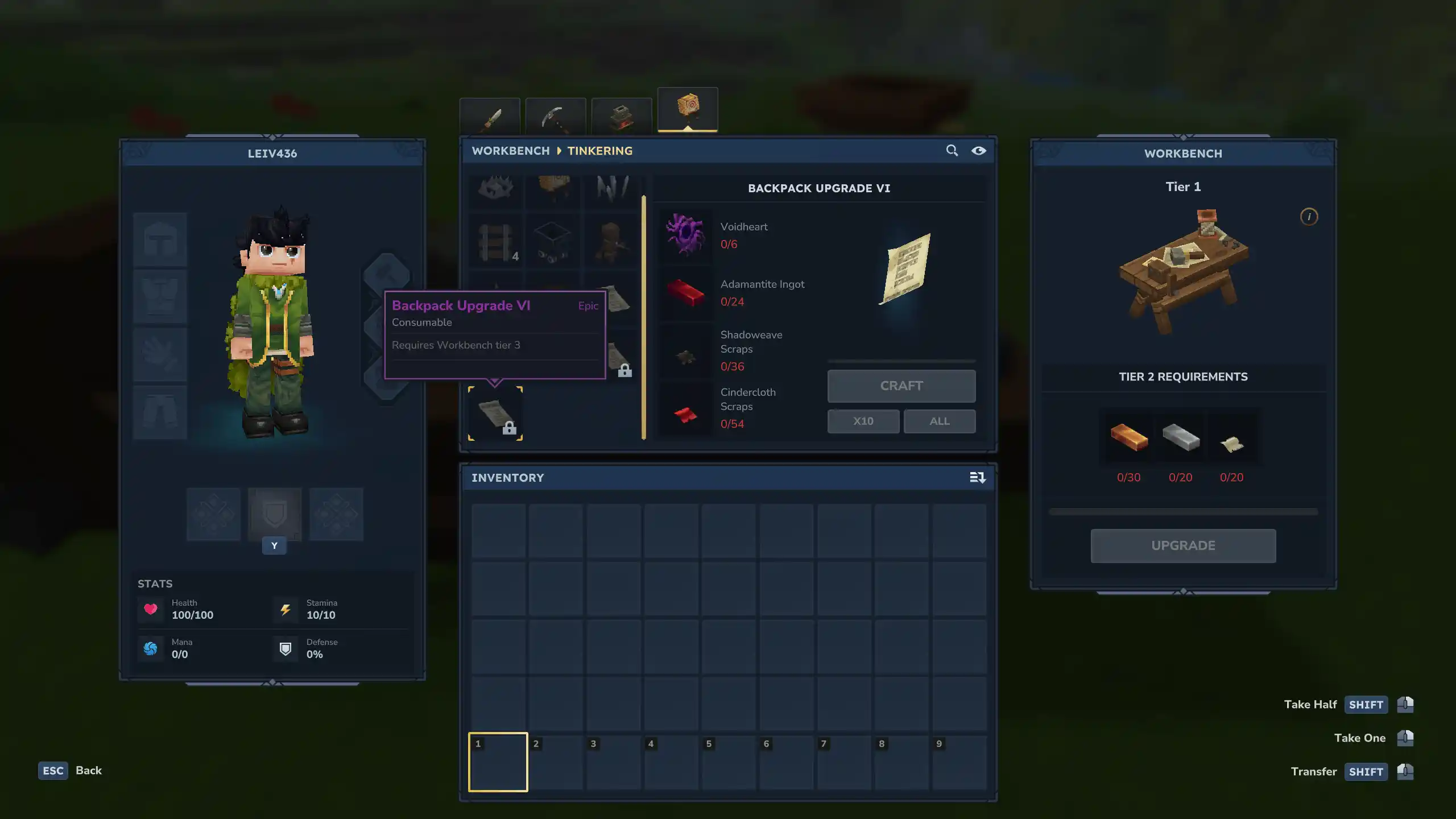This screenshot has height=819, width=1456.
Task: Click the Cindercloth Scraps ingredient icon
Action: click(685, 412)
